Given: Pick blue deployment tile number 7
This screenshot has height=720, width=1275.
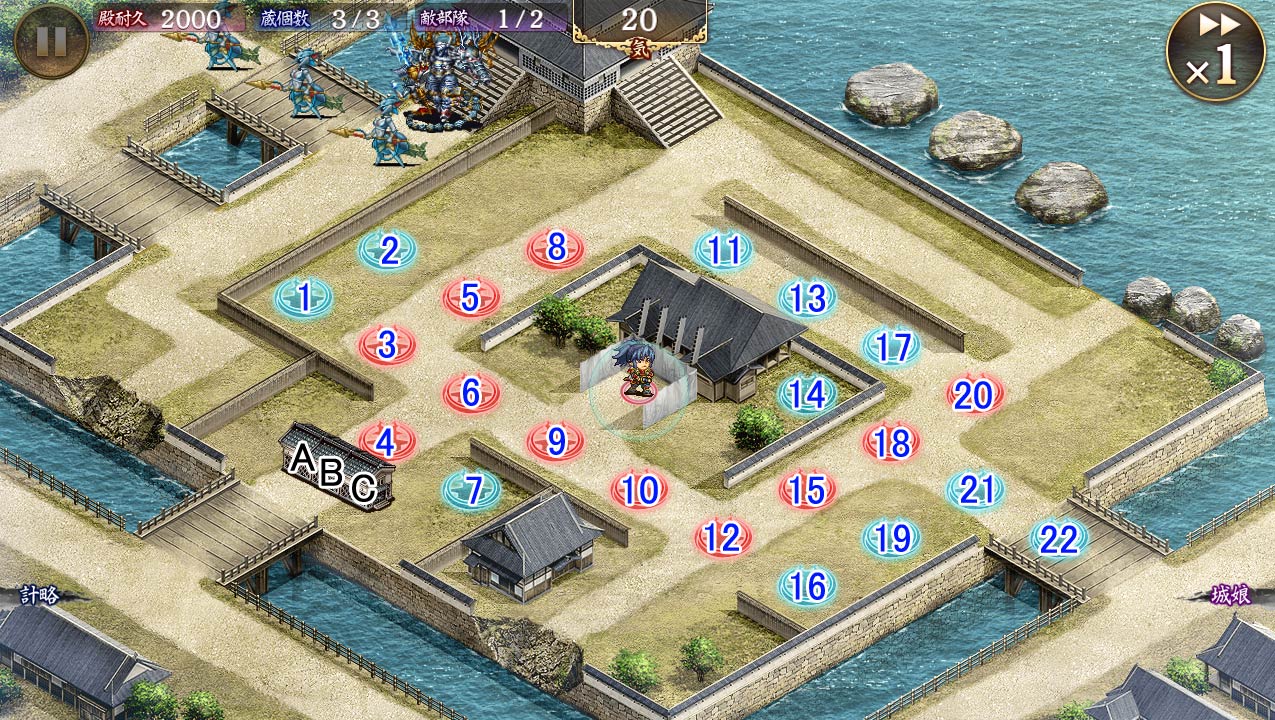Looking at the screenshot, I should (472, 489).
